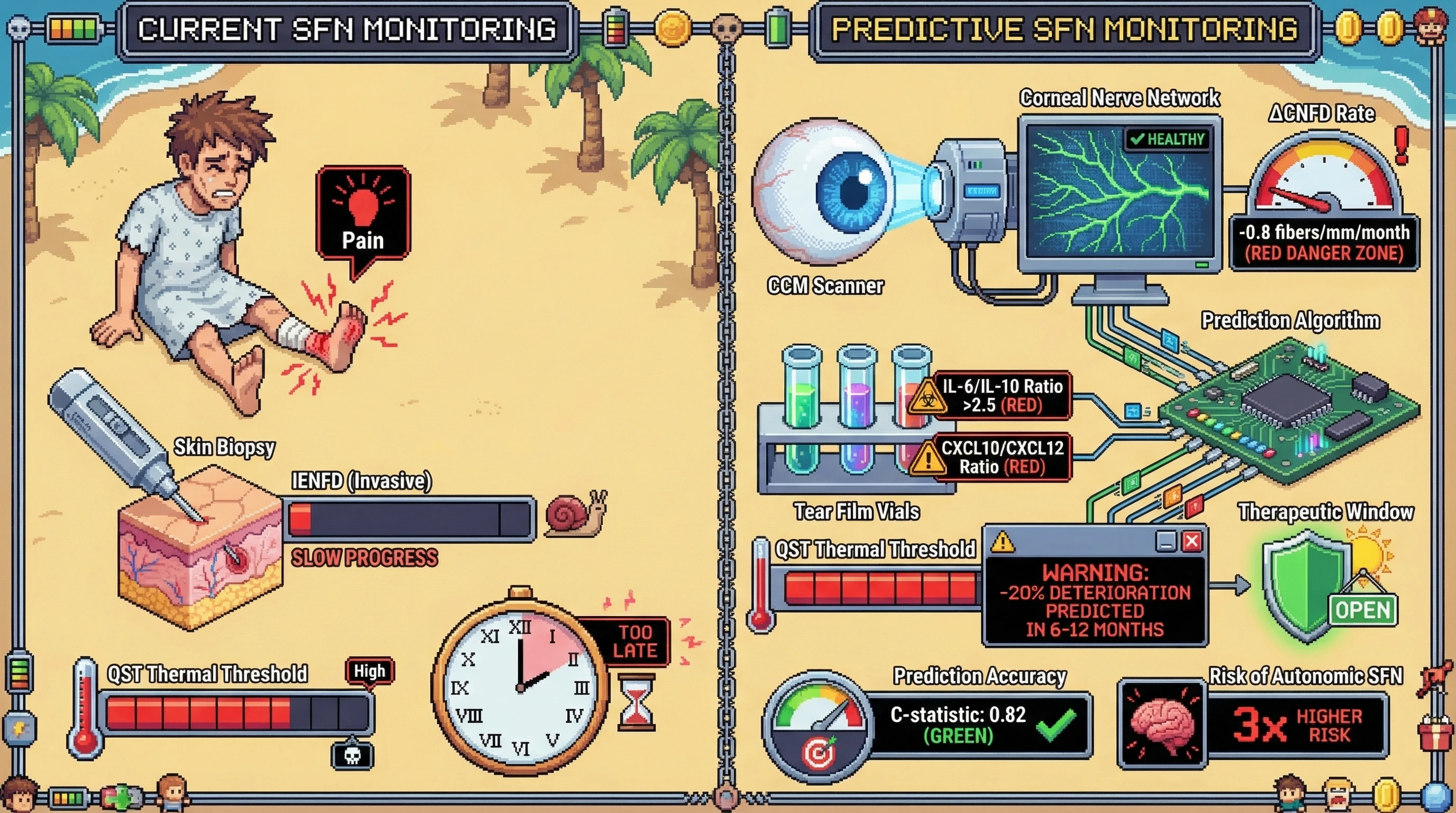Select the Current SFN Monitoring banner
1456x813 pixels.
pos(346,30)
